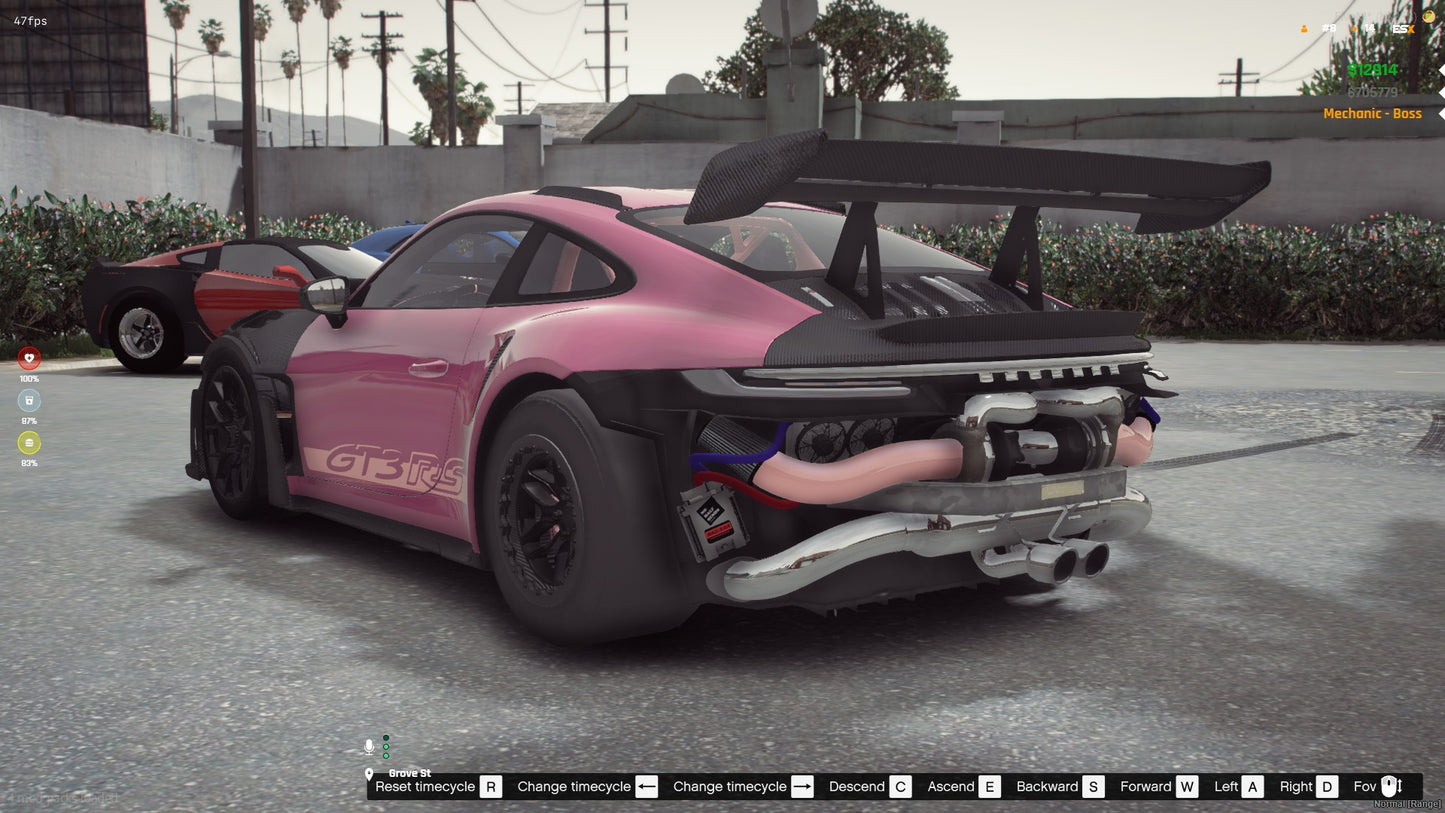
Task: Click the taco emoji icon top right
Action: [1427, 14]
